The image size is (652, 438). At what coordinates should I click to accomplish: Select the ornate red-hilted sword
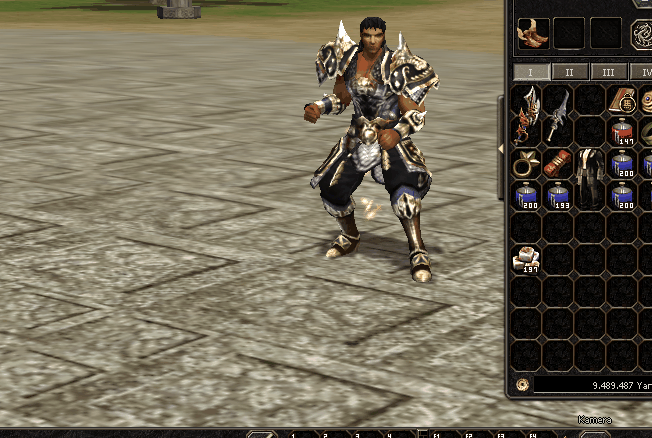coord(526,114)
